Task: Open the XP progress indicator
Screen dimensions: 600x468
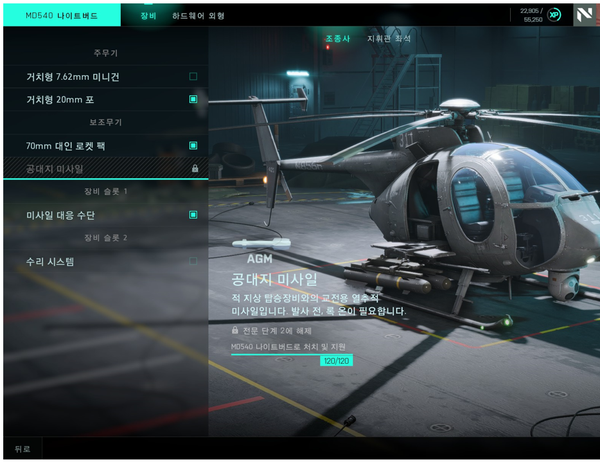Action: point(553,15)
